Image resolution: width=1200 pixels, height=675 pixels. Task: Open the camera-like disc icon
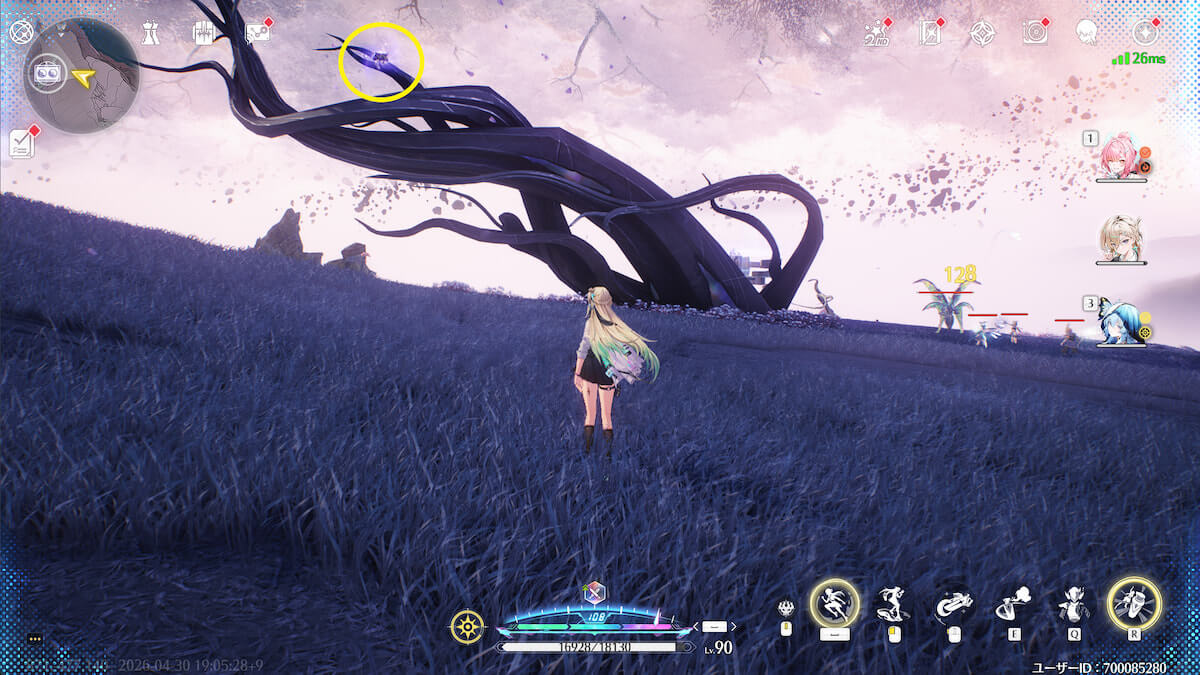[1035, 33]
